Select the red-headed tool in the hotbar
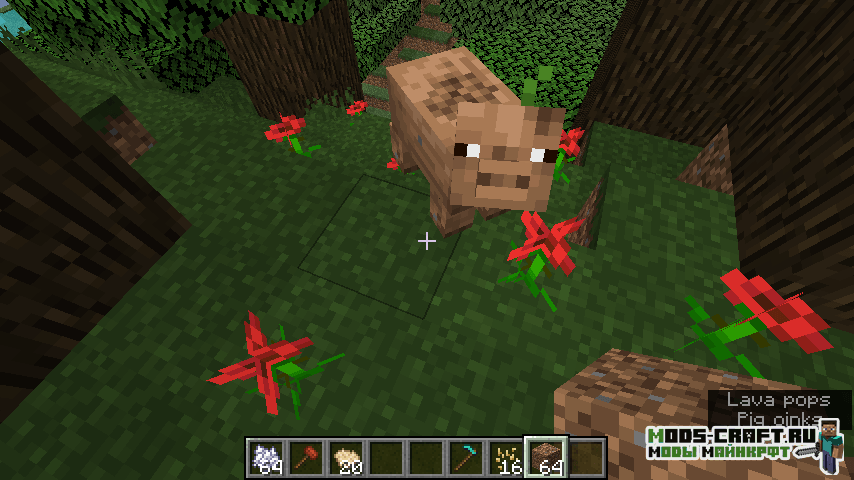This screenshot has width=854, height=480. click(x=307, y=456)
